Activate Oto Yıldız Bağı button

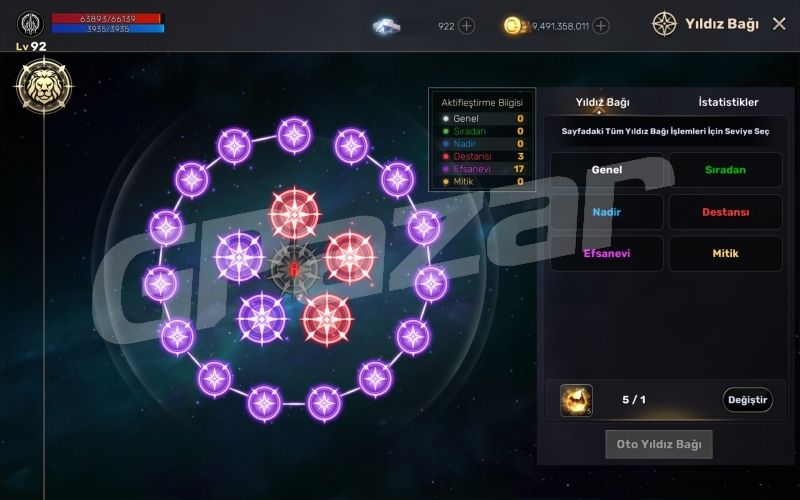click(658, 444)
